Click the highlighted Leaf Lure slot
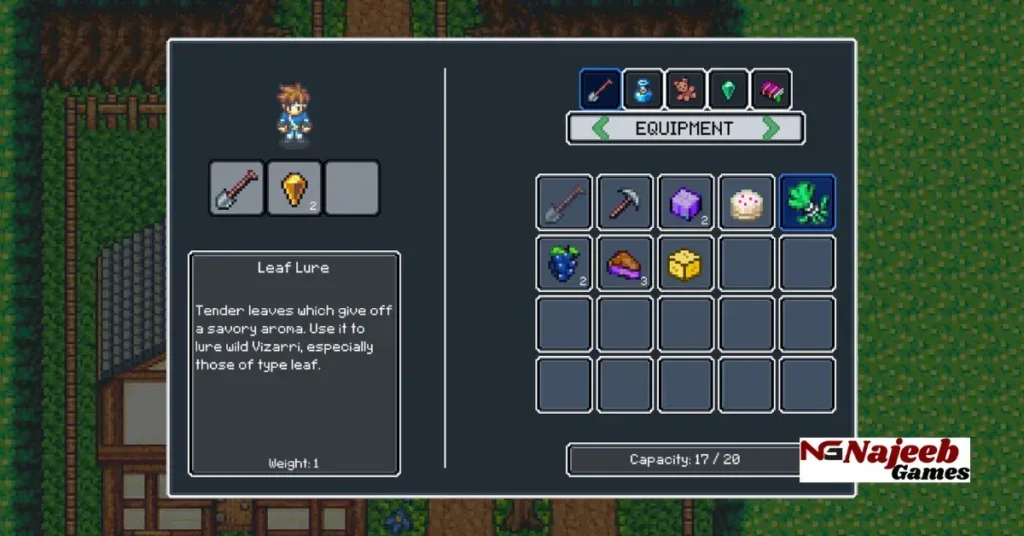Screen dimensions: 1024x536 (x=807, y=203)
